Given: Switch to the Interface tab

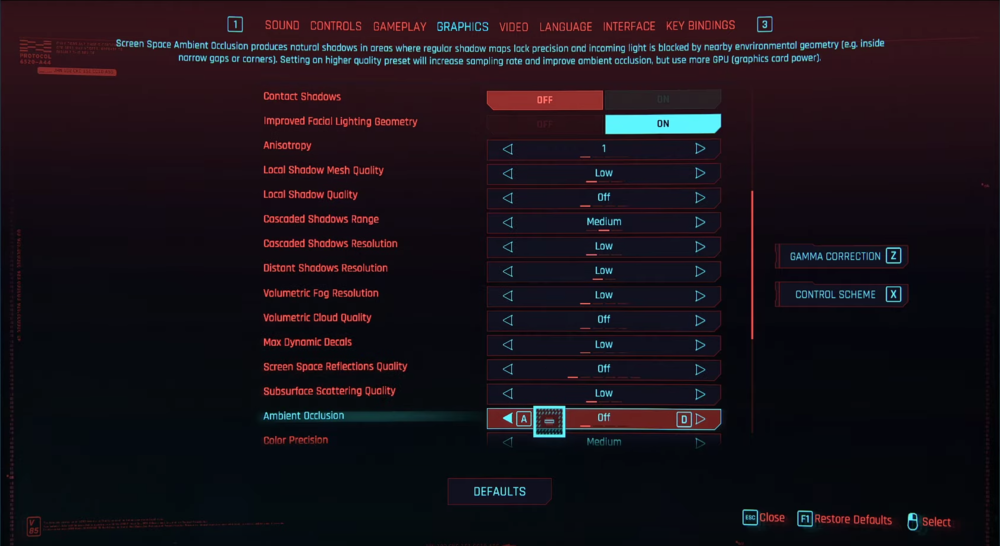Looking at the screenshot, I should pyautogui.click(x=630, y=26).
